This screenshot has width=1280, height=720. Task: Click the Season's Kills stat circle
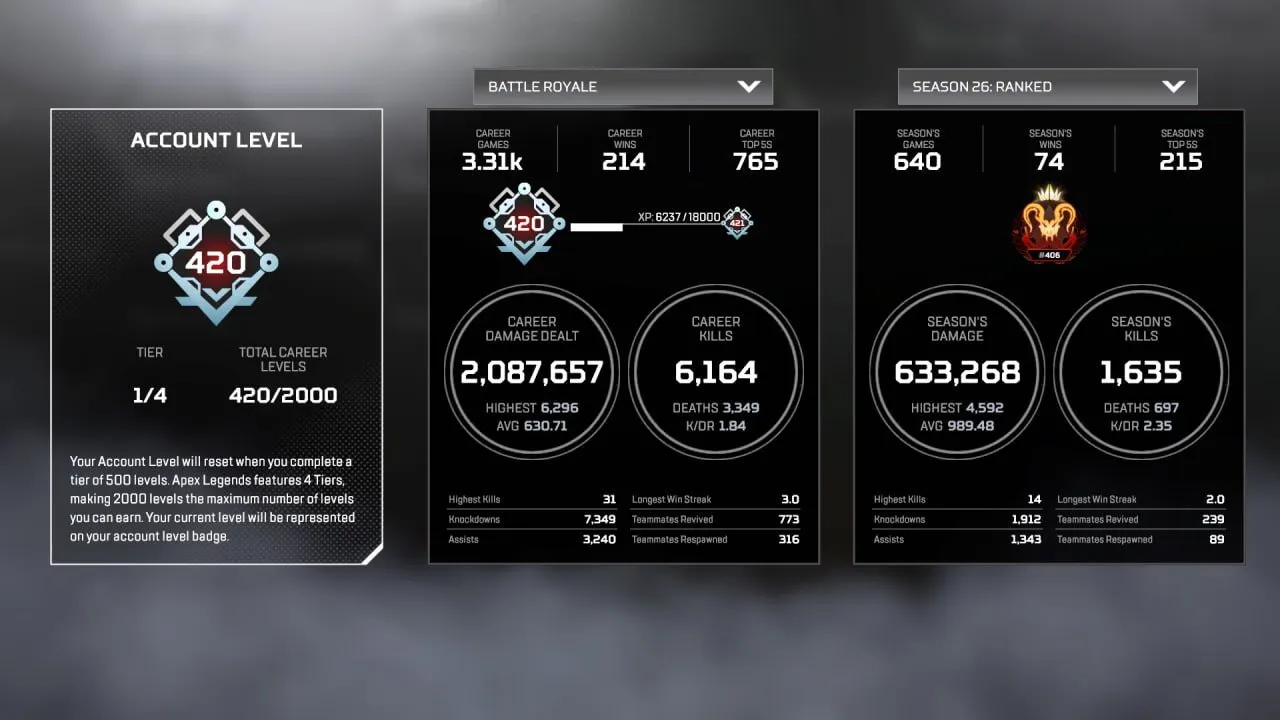(1142, 372)
